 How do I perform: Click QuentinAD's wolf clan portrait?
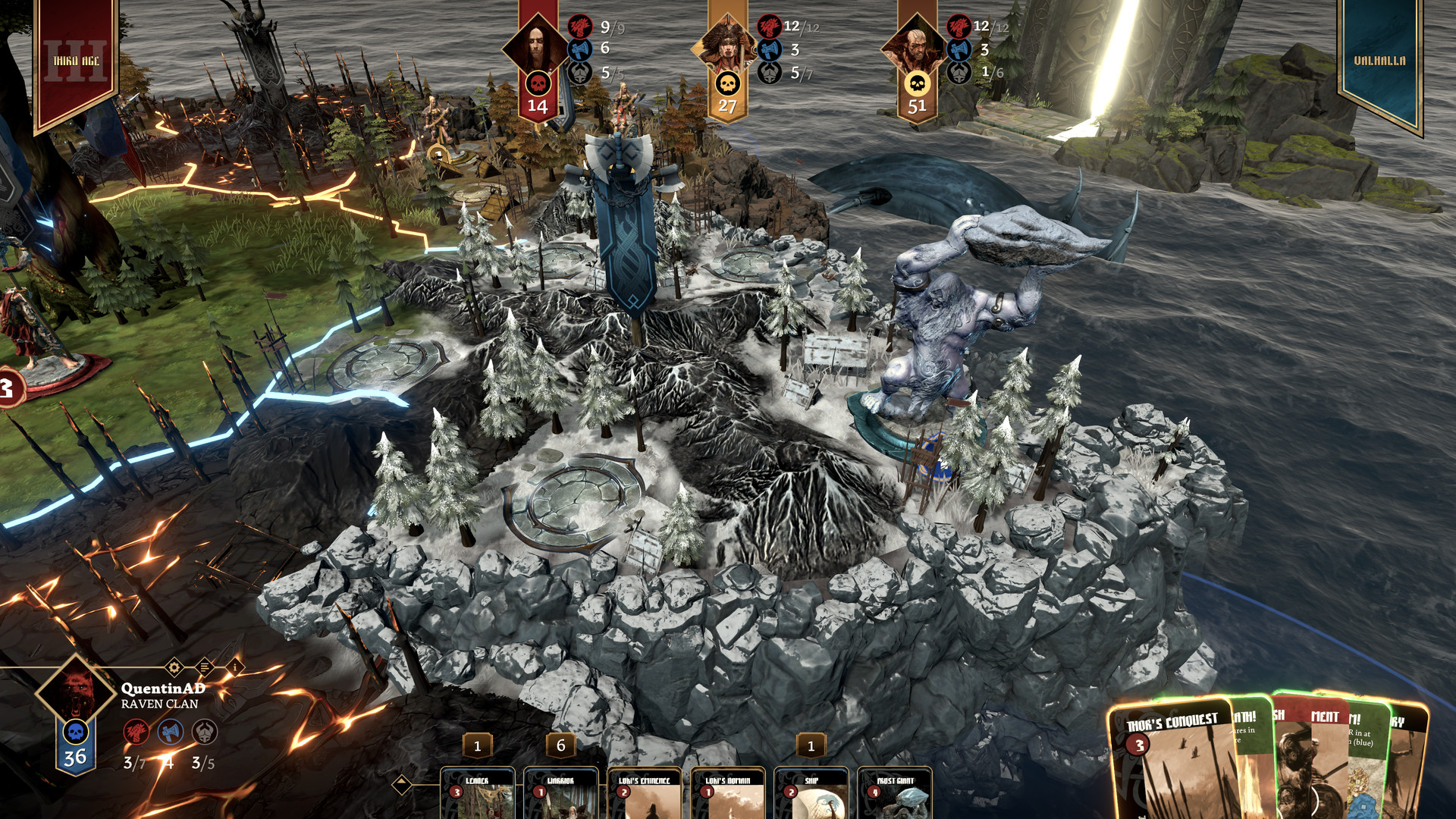[76, 692]
